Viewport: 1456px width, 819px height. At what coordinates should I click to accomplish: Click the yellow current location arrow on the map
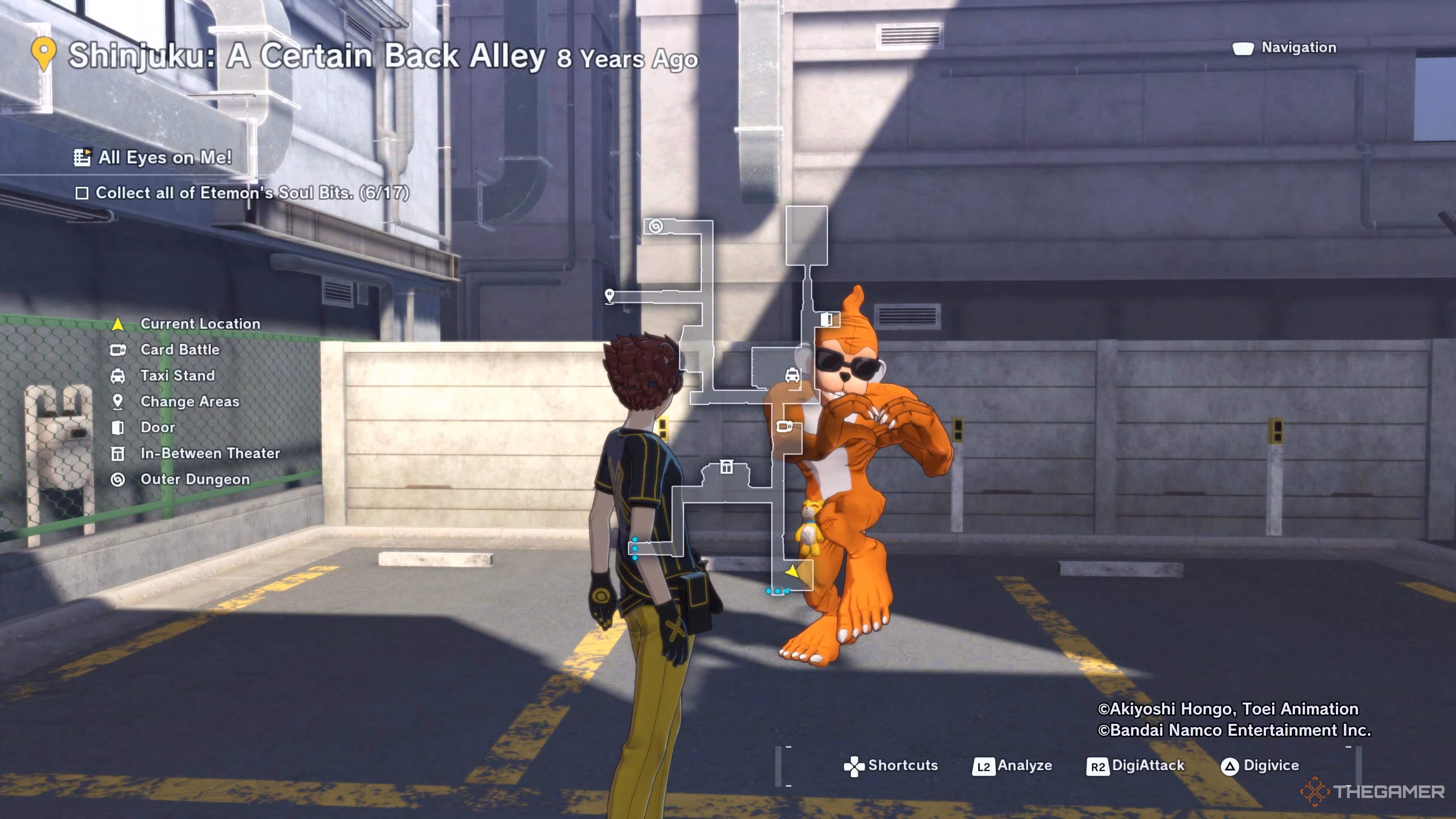point(792,571)
